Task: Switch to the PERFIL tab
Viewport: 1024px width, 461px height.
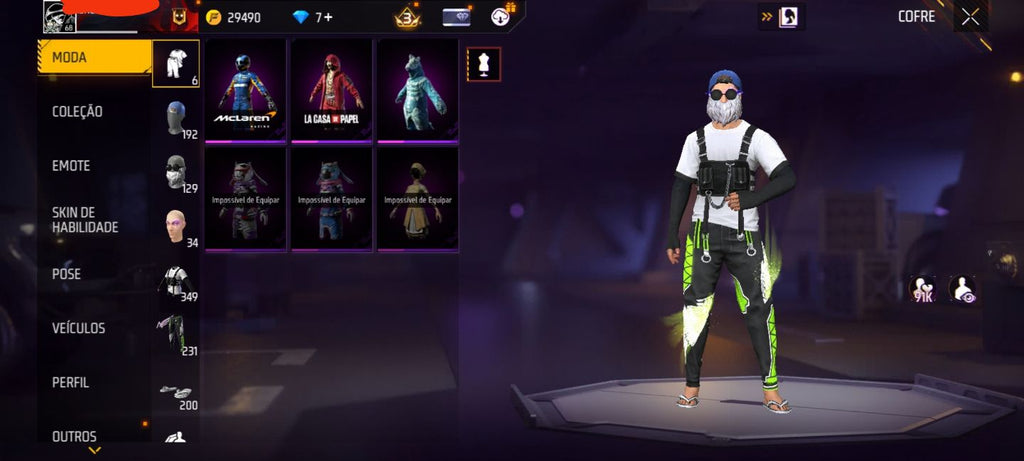Action: click(71, 382)
